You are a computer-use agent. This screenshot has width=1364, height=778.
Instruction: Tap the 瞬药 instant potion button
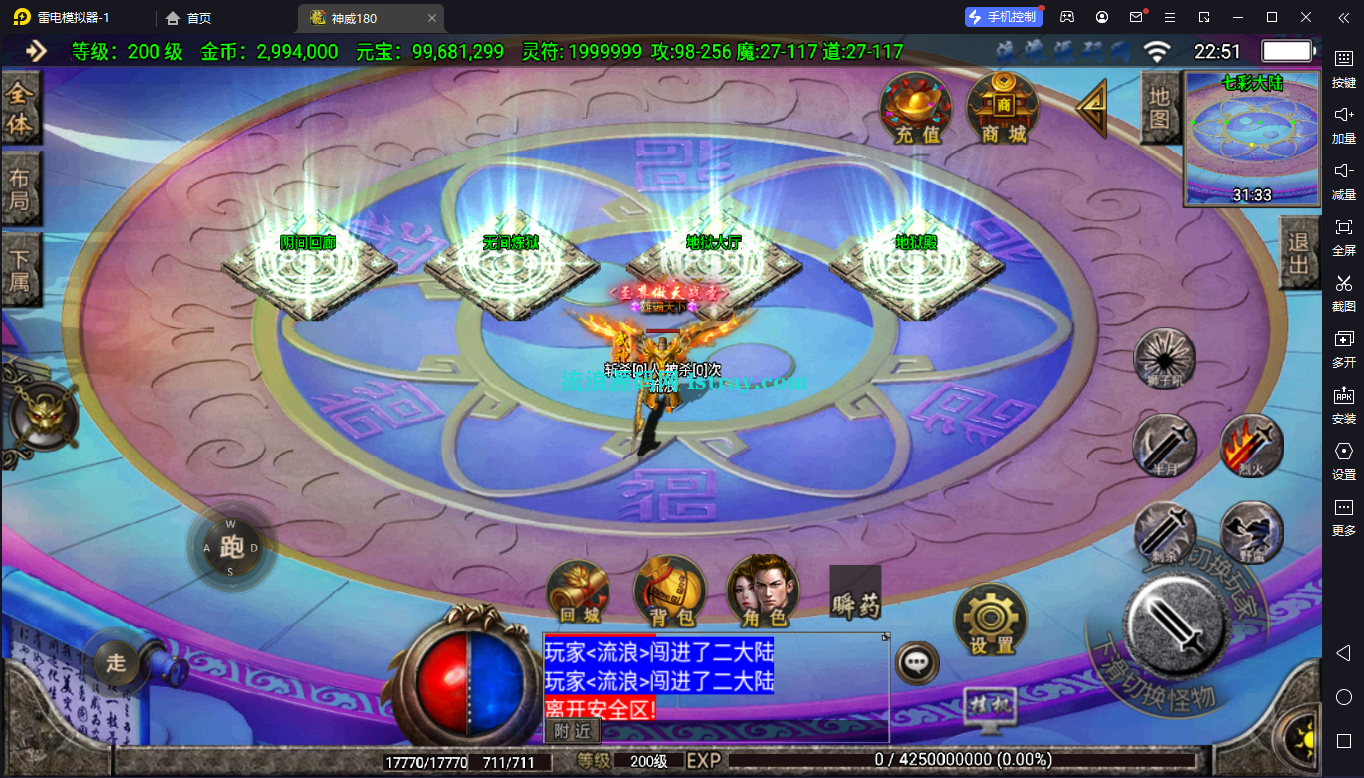[x=855, y=593]
